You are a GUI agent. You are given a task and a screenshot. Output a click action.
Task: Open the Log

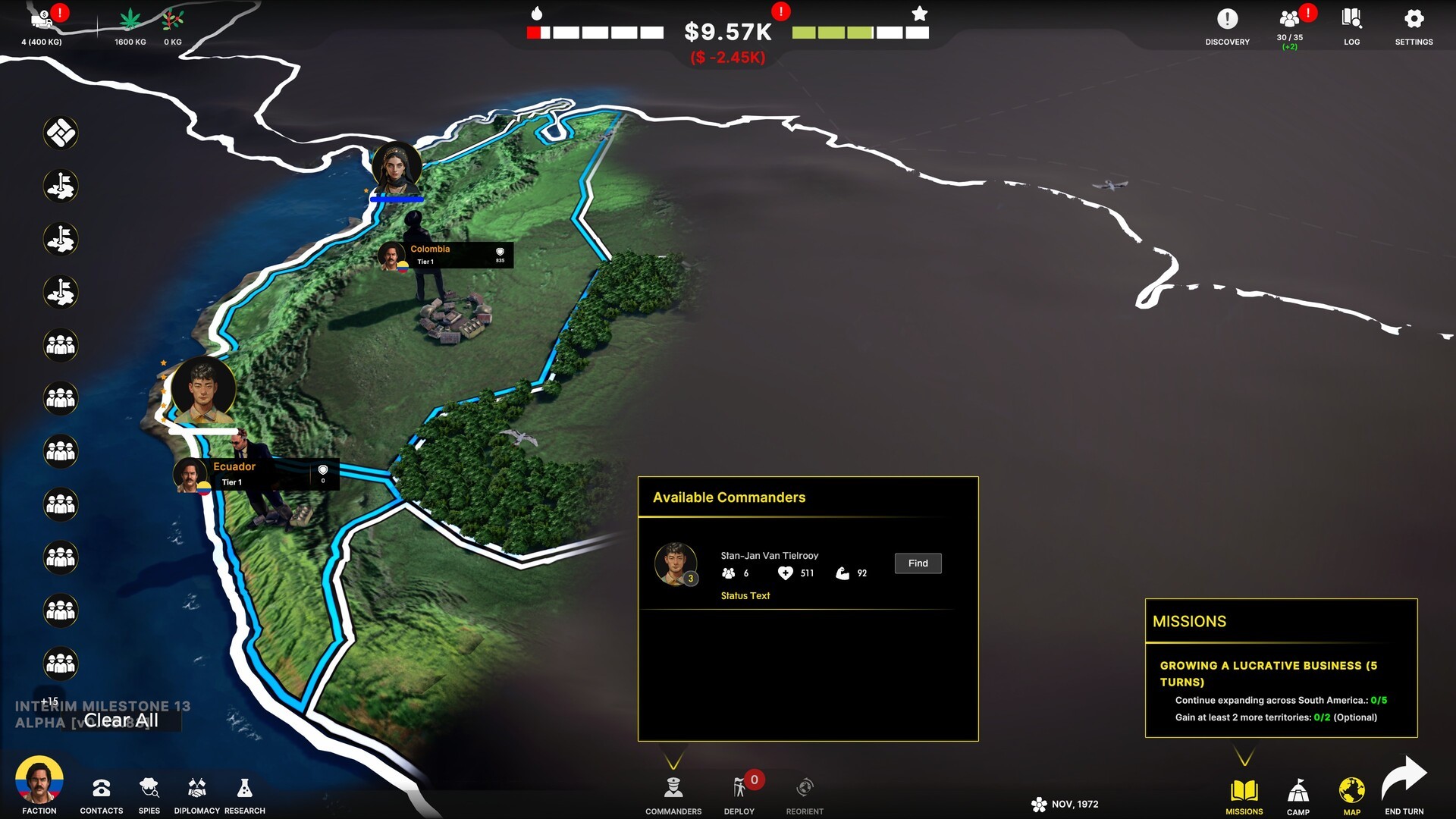coord(1351,25)
